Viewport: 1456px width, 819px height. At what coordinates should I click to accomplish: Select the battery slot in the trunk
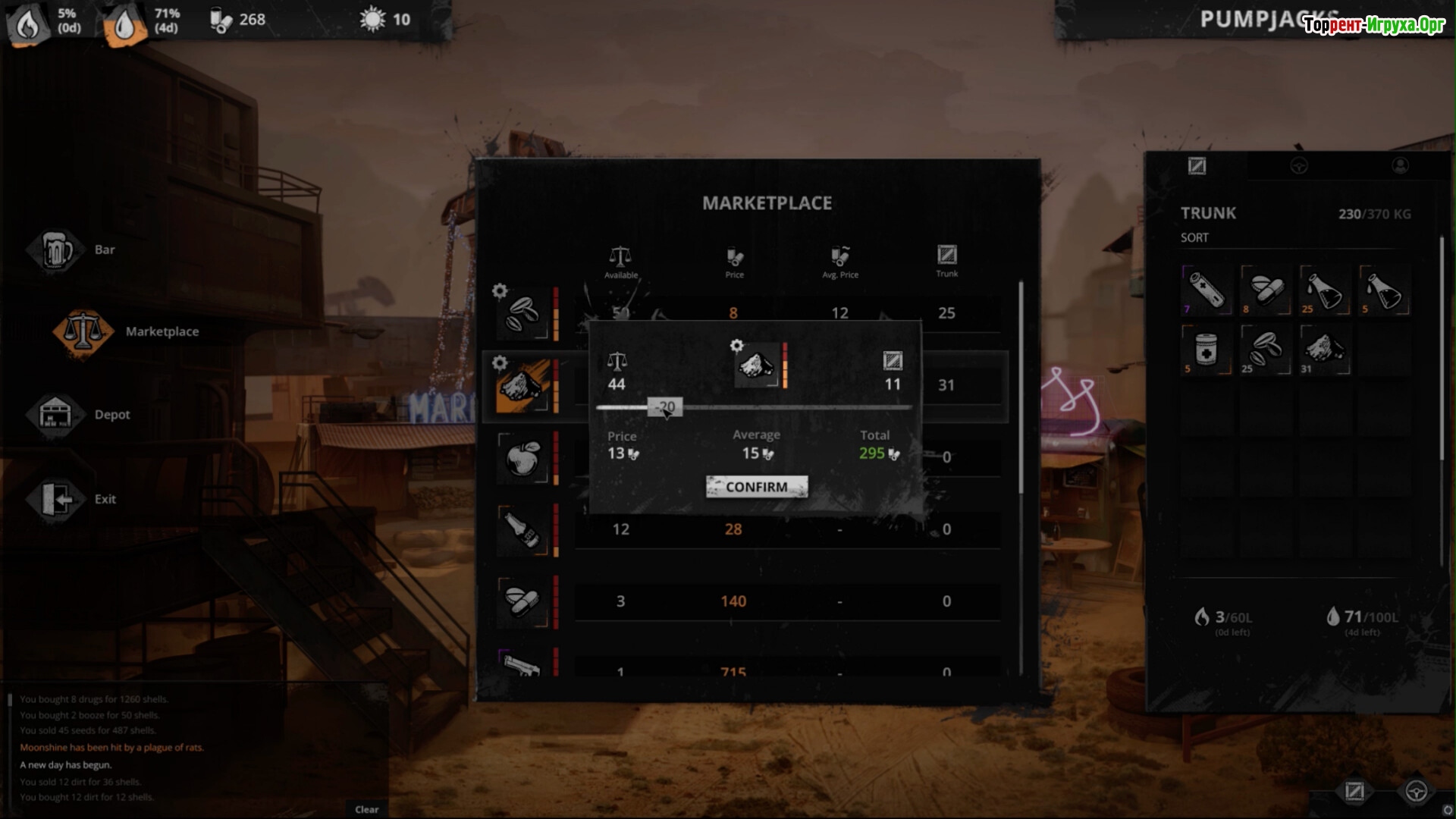(1207, 290)
